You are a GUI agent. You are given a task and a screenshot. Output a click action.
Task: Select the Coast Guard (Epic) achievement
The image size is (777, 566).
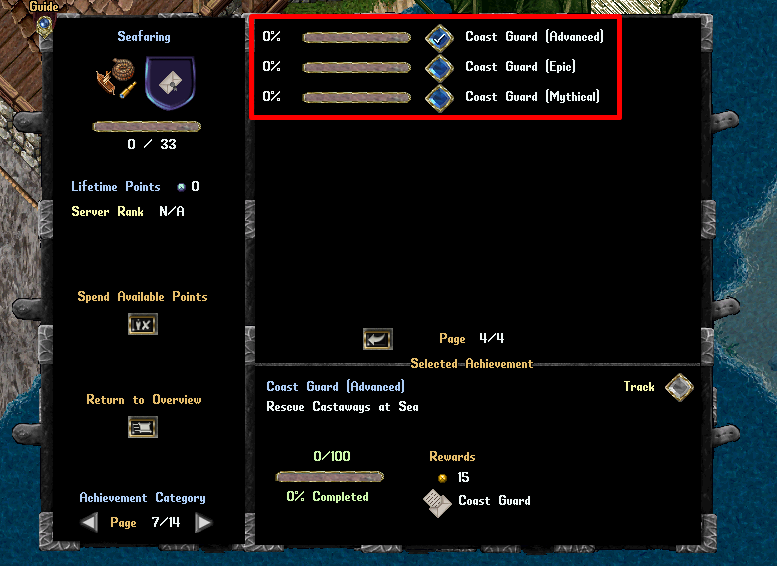(439, 68)
